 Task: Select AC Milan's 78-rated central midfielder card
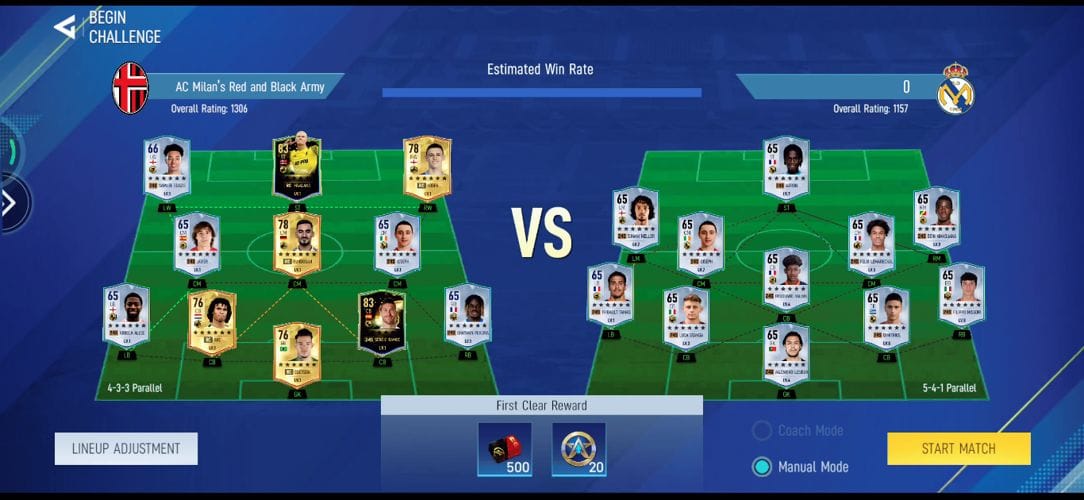click(296, 244)
